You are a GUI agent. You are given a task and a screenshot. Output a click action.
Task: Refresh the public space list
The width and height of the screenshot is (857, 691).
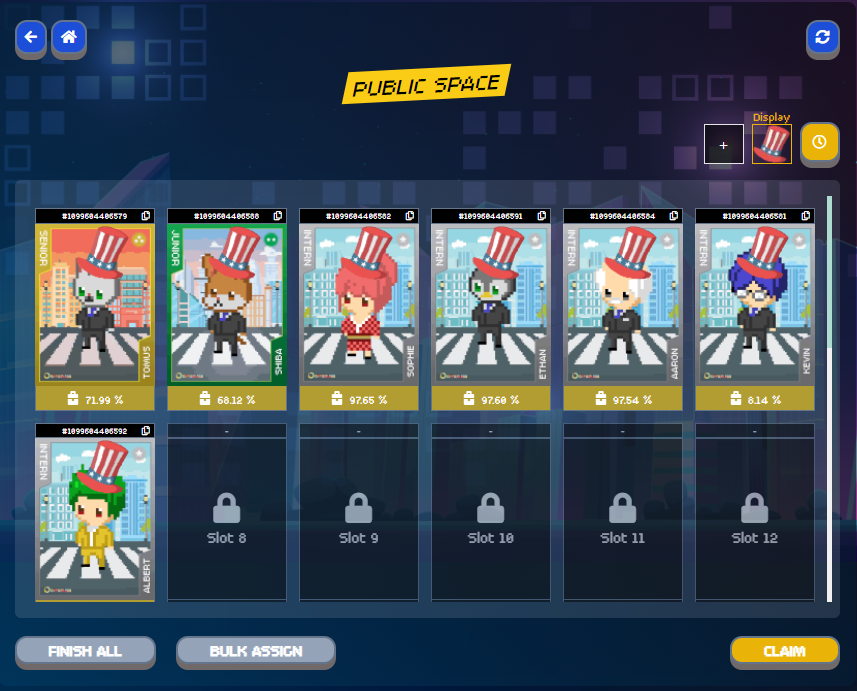[822, 38]
